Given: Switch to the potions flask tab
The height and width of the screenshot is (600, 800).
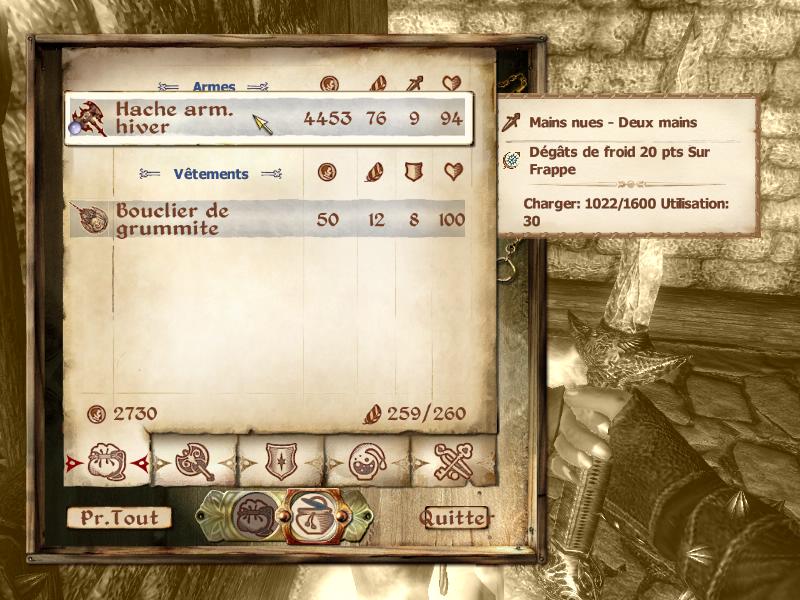Looking at the screenshot, I should (x=367, y=462).
